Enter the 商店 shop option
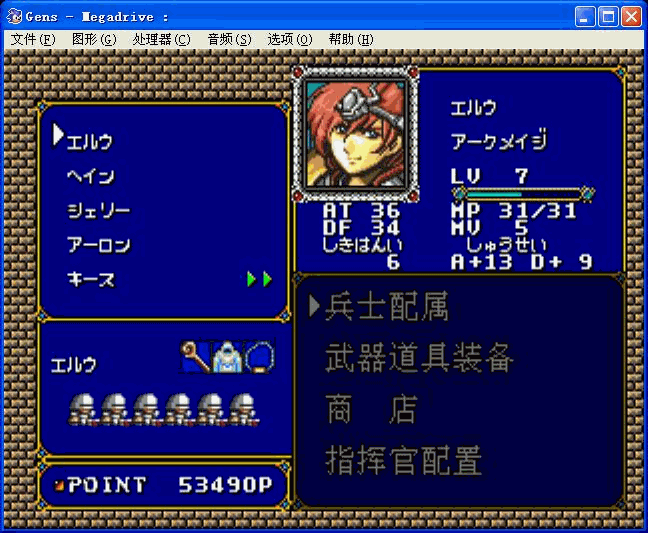The image size is (648, 533). (370, 409)
